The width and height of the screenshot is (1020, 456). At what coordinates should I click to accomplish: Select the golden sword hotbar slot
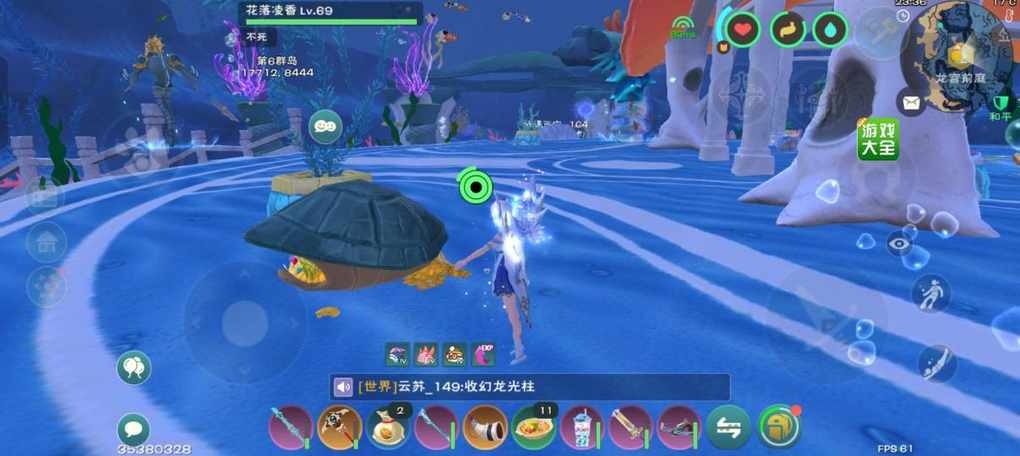pos(631,428)
